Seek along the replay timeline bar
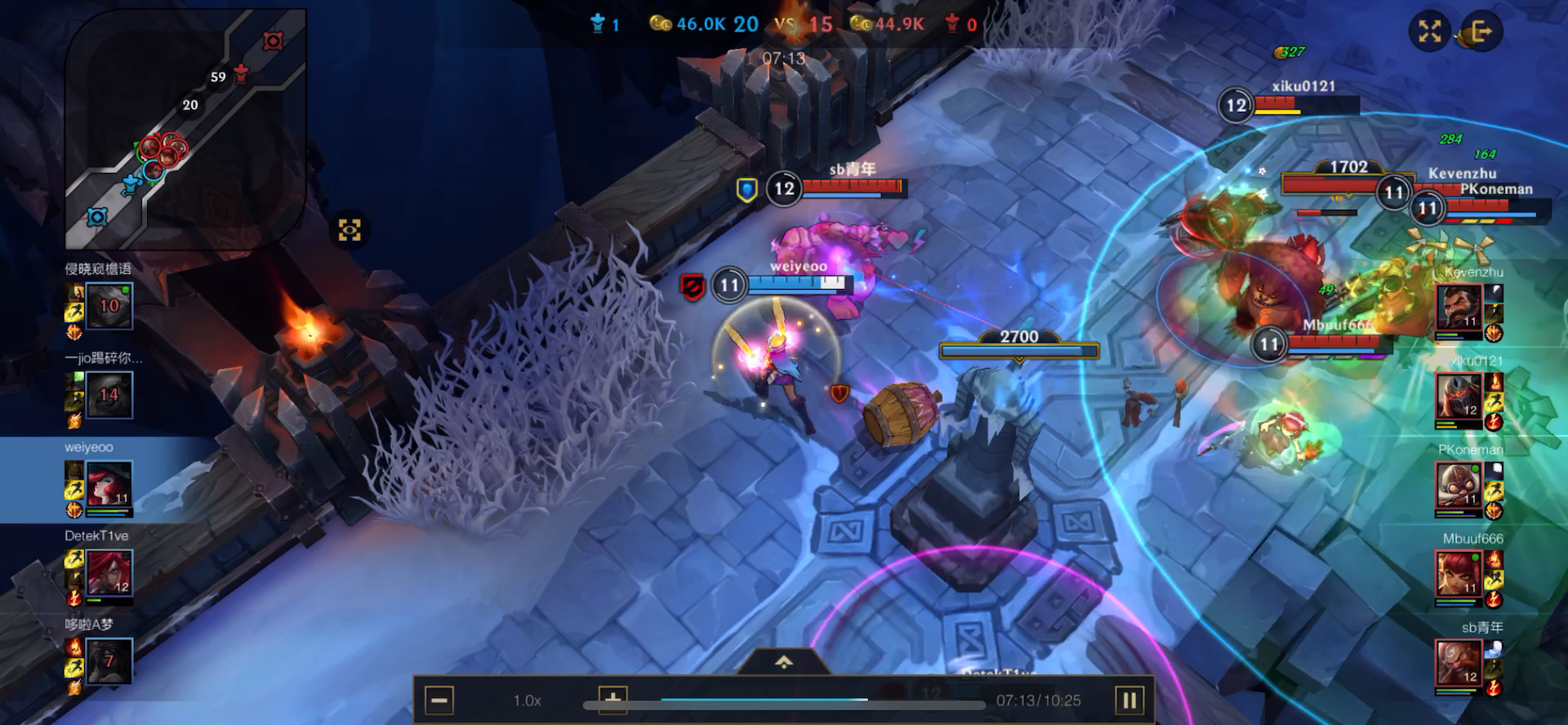This screenshot has width=1568, height=725. click(x=784, y=701)
